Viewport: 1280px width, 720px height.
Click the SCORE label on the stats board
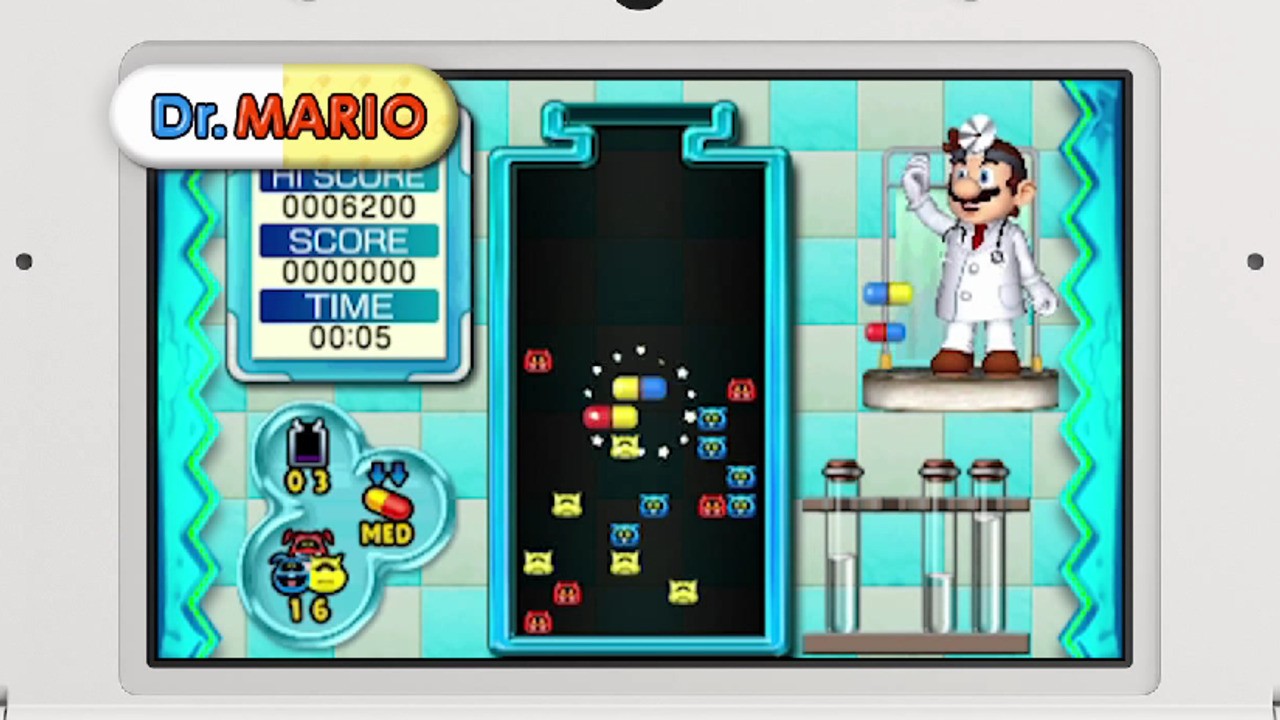coord(348,241)
